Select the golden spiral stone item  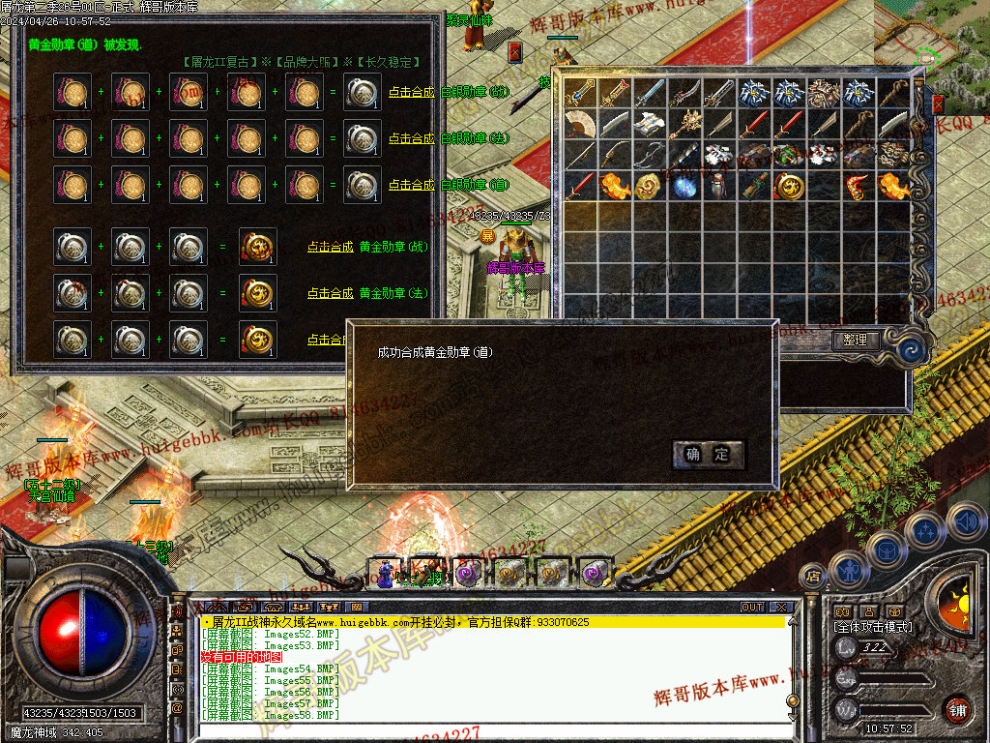point(649,185)
